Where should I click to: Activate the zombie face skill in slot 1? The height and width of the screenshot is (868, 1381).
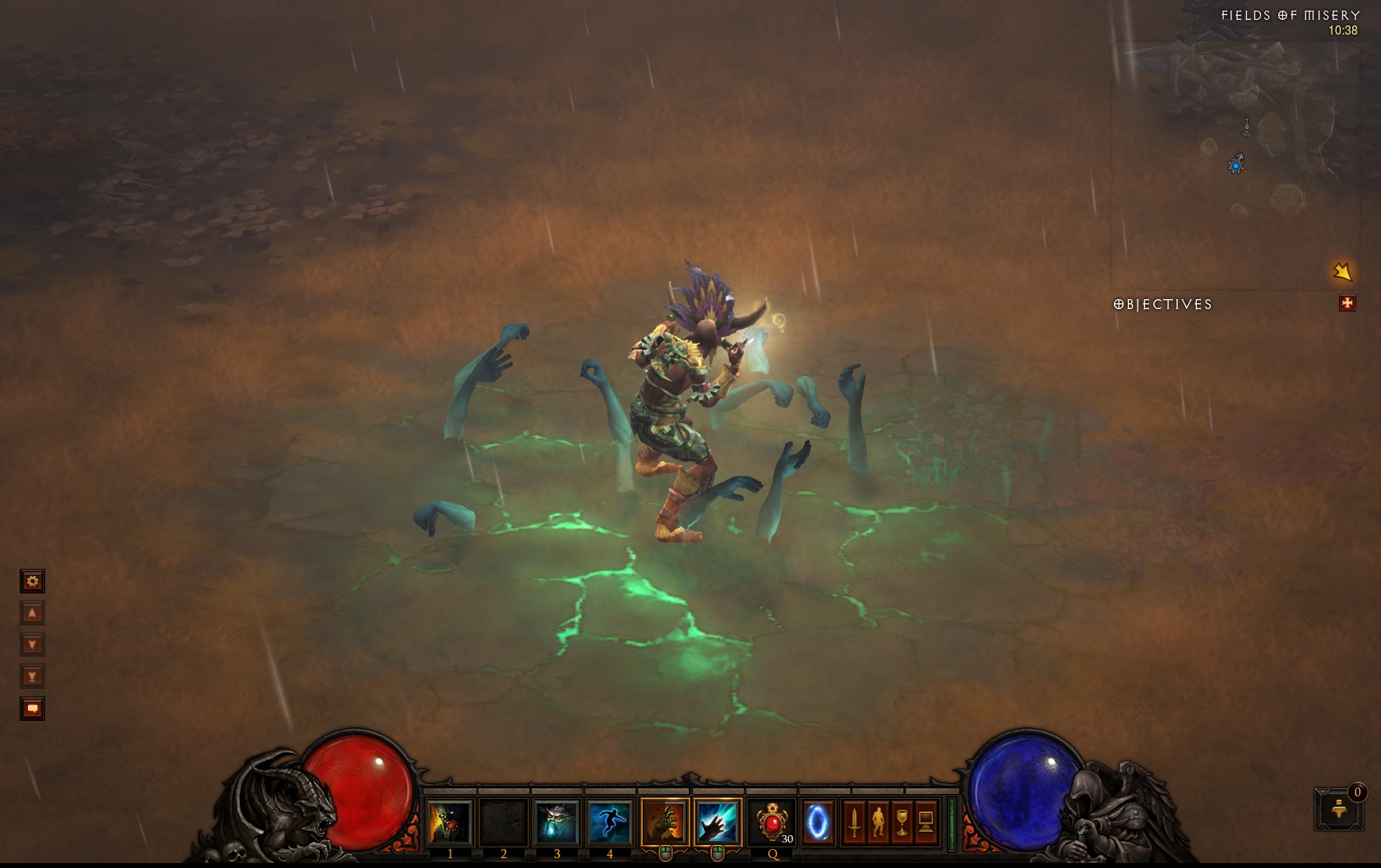[450, 822]
